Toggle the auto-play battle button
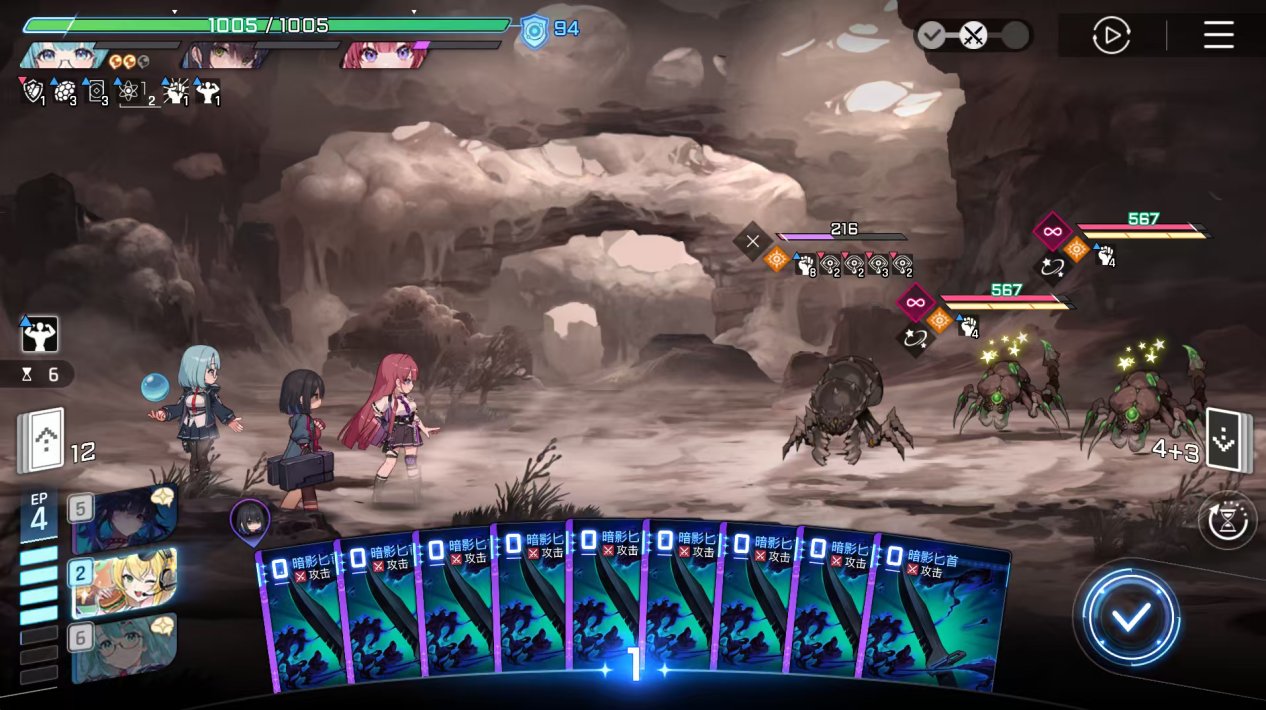This screenshot has width=1266, height=710. [1111, 36]
